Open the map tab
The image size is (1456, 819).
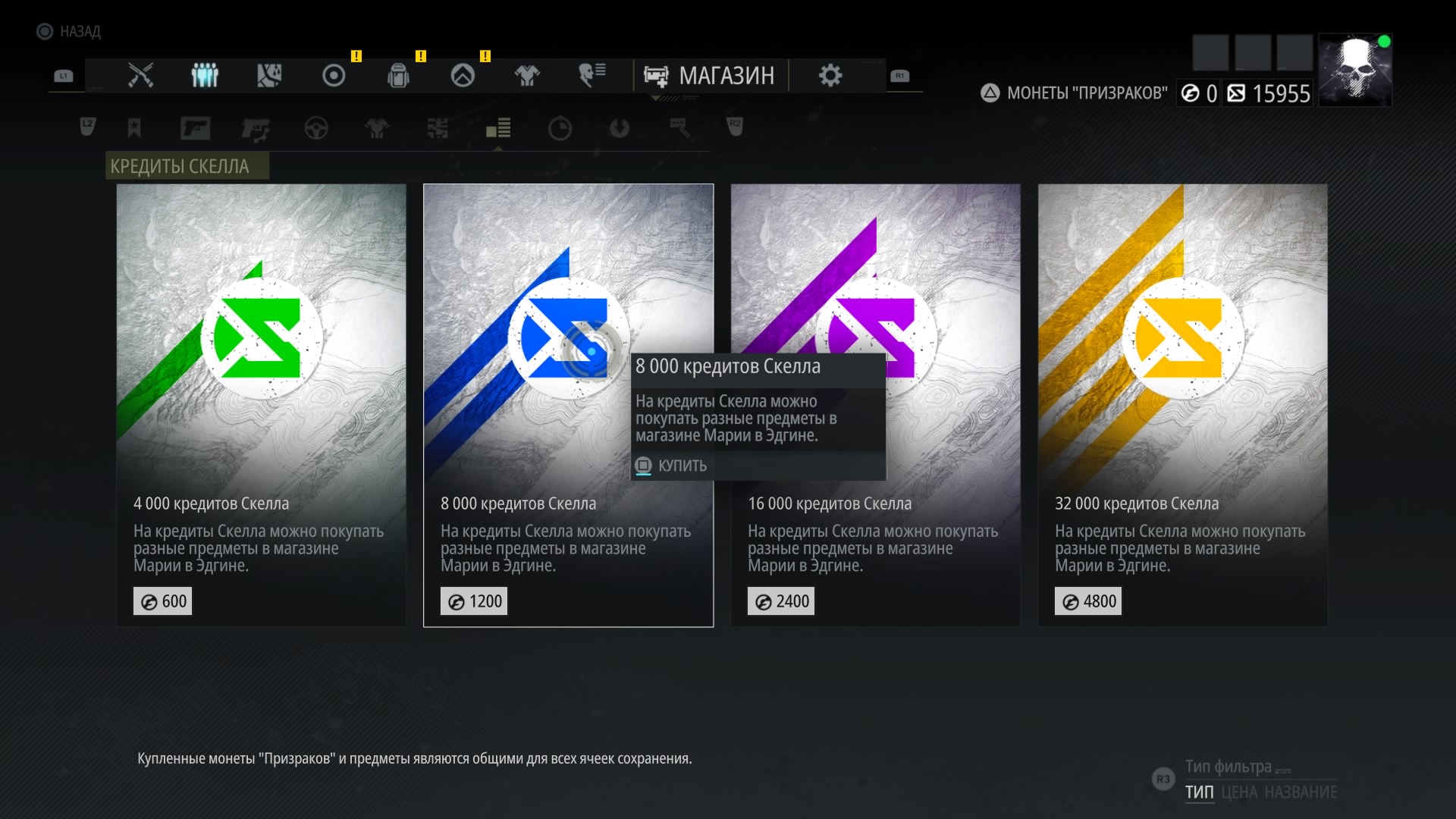[x=269, y=76]
